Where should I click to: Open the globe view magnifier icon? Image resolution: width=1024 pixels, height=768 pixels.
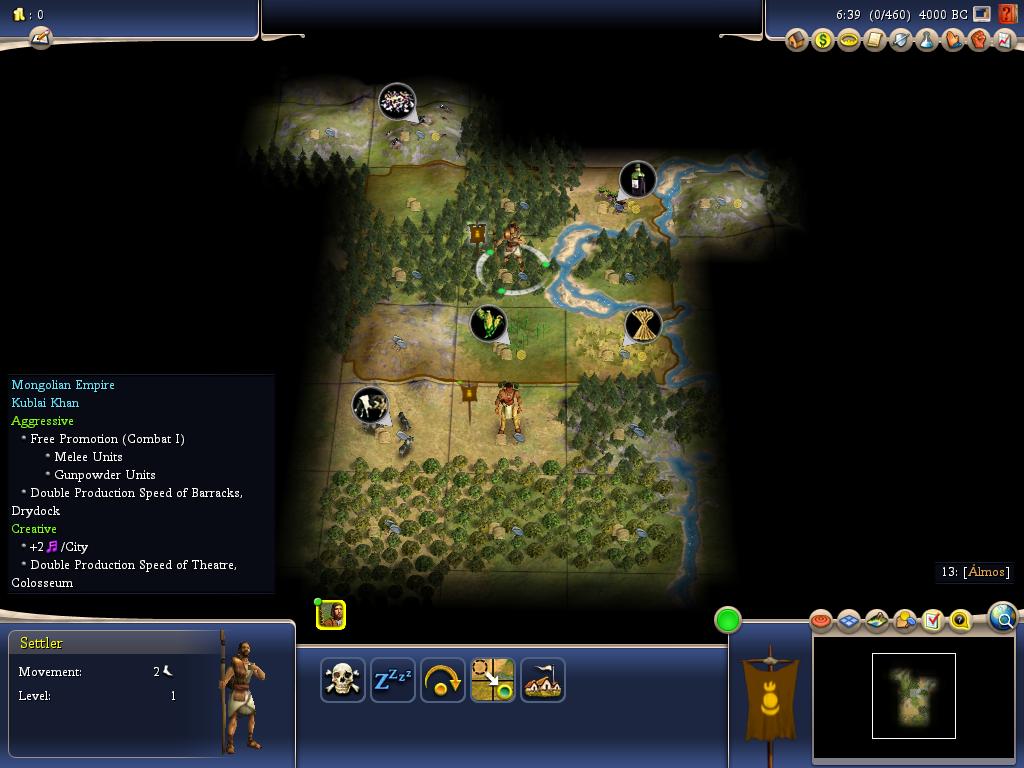pos(1003,617)
